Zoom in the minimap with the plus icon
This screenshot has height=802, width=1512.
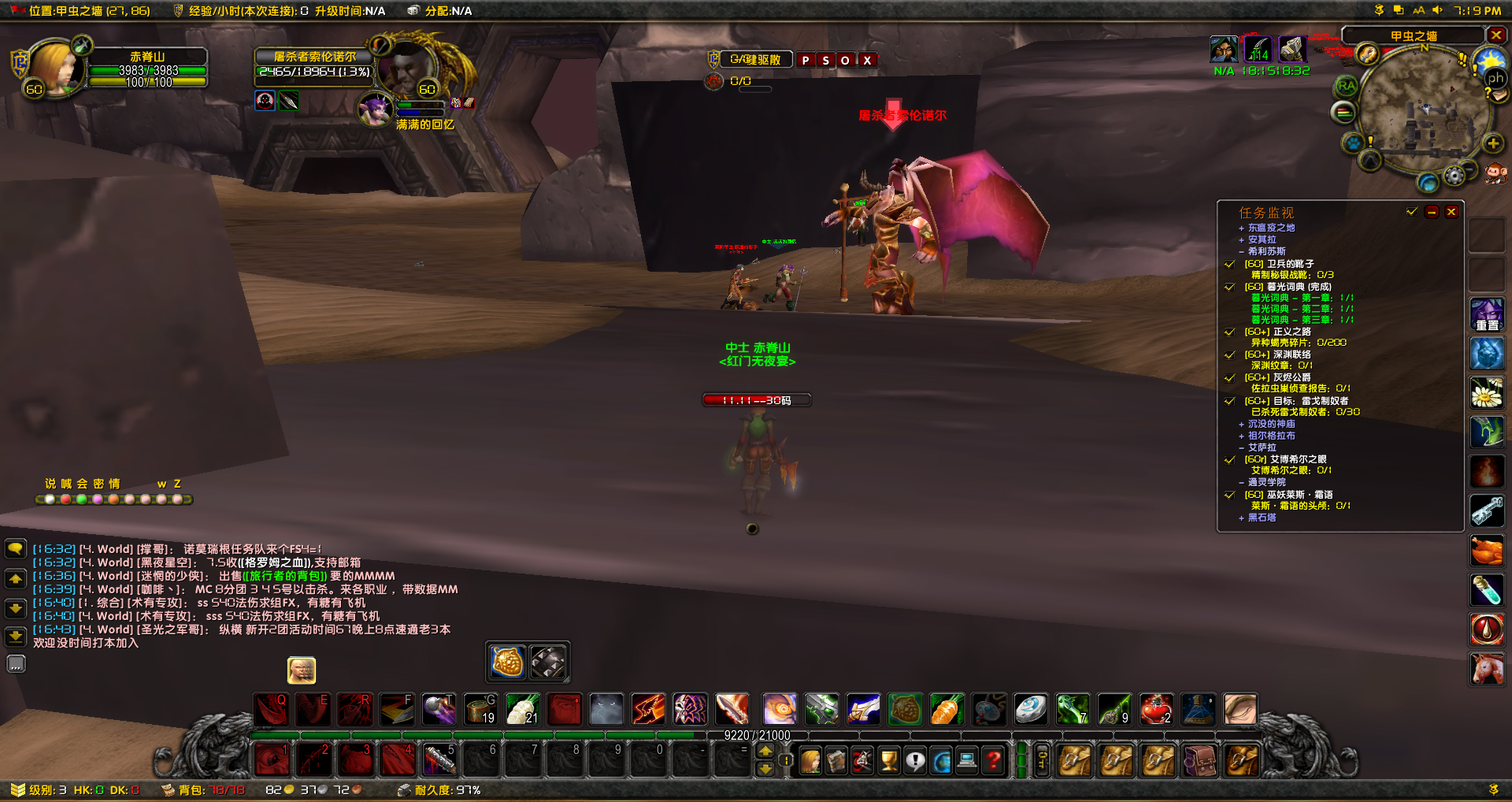[1492, 143]
